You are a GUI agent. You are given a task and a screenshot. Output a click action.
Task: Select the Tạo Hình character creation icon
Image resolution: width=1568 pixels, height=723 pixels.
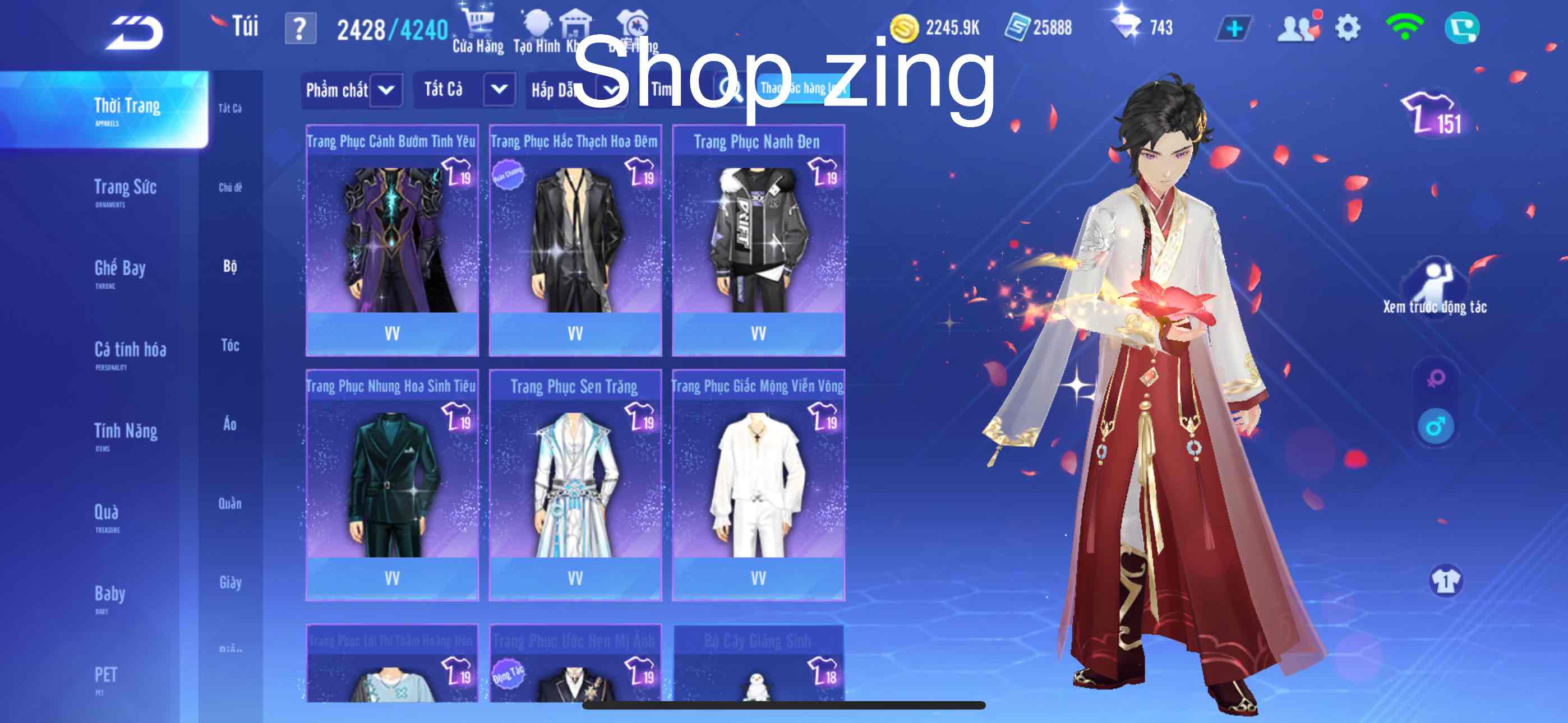click(x=538, y=24)
